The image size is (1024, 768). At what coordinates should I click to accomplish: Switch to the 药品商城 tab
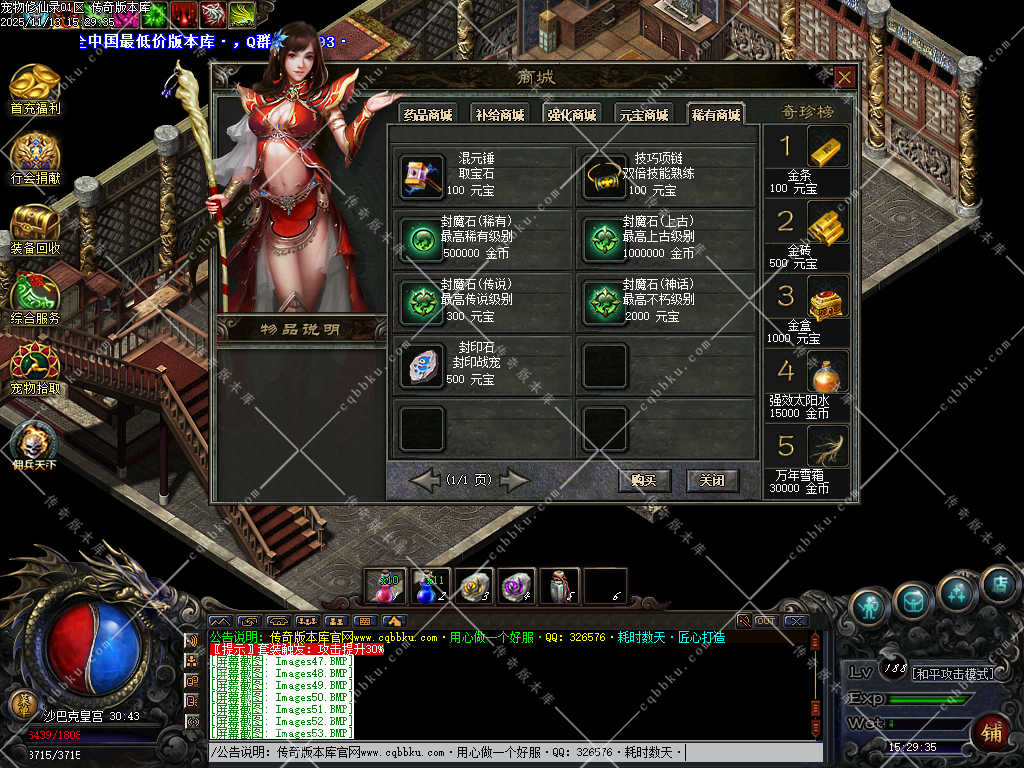427,114
